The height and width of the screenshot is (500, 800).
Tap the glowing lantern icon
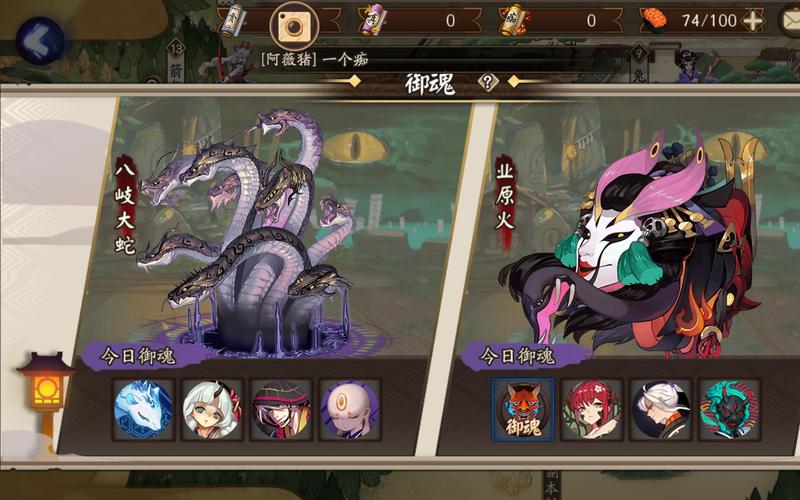point(46,384)
